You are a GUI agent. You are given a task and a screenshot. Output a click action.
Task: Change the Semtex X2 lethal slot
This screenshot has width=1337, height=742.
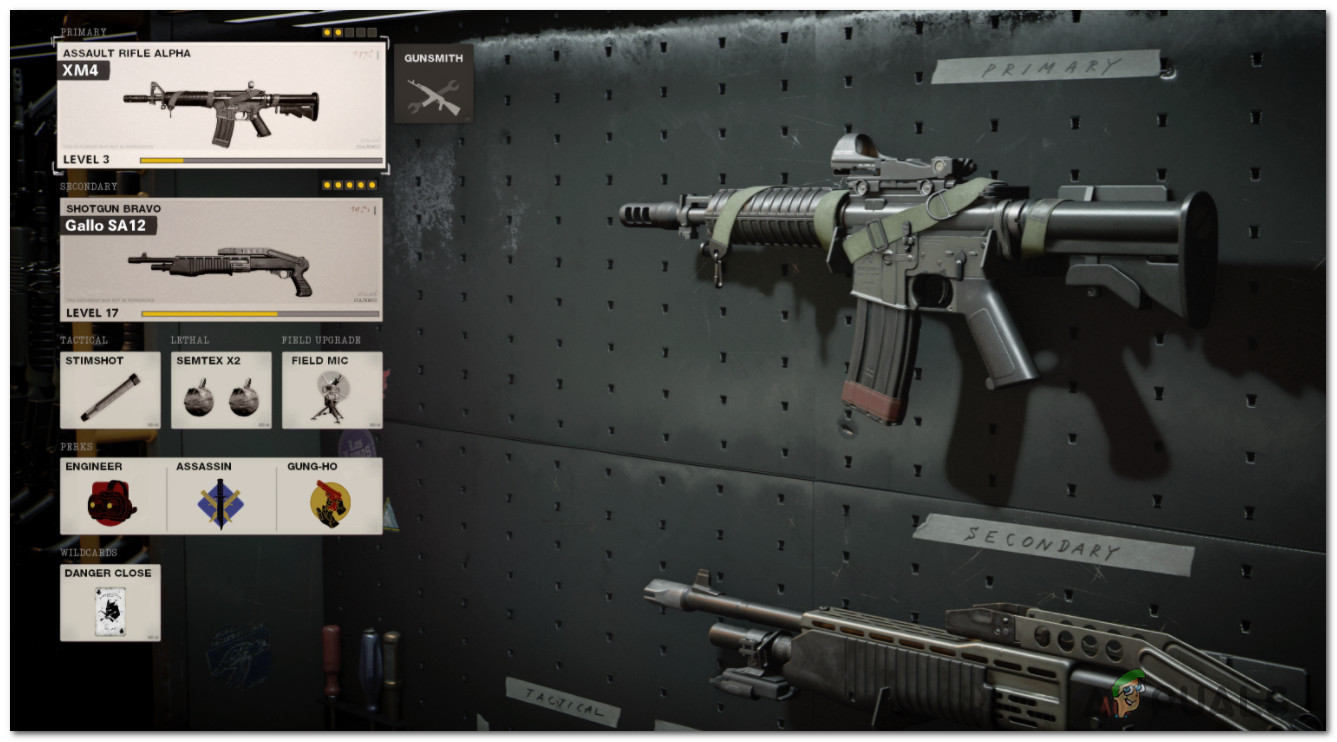coord(220,390)
